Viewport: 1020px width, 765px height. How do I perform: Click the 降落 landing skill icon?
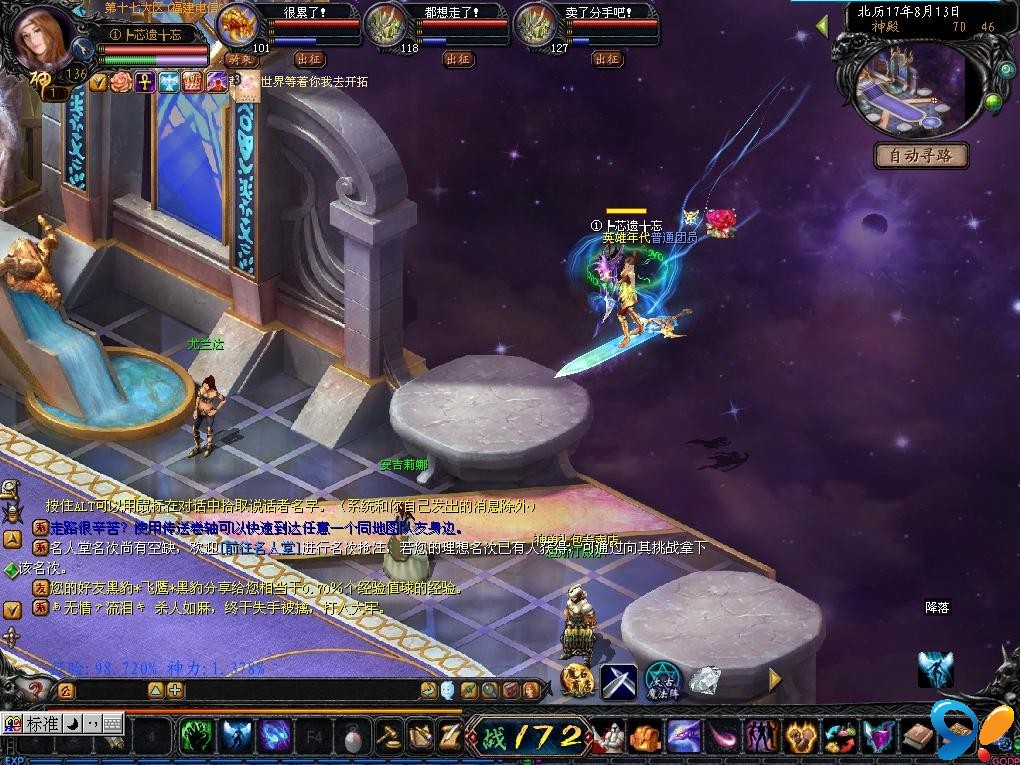pyautogui.click(x=936, y=668)
